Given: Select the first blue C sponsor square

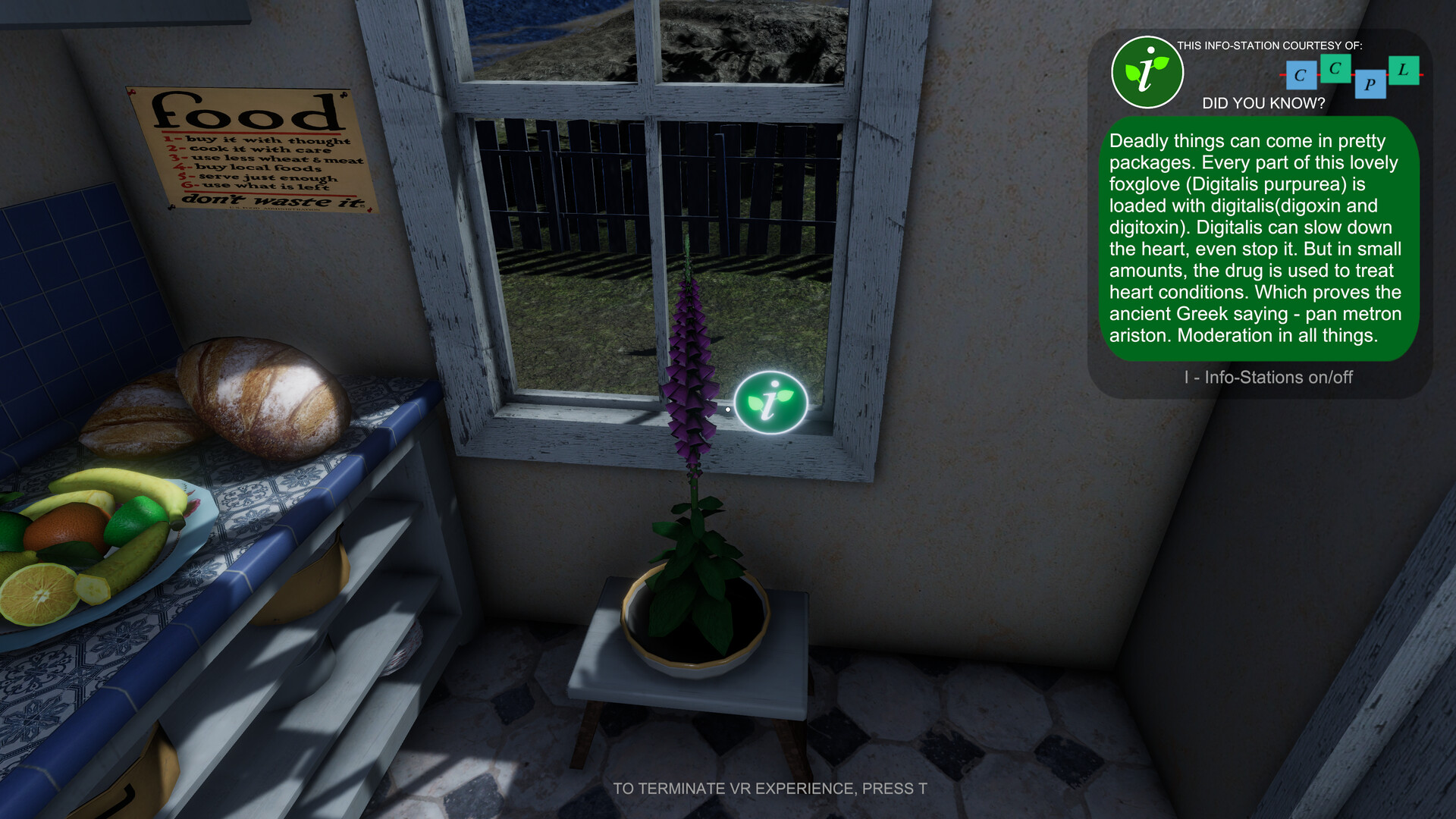Looking at the screenshot, I should [1300, 76].
